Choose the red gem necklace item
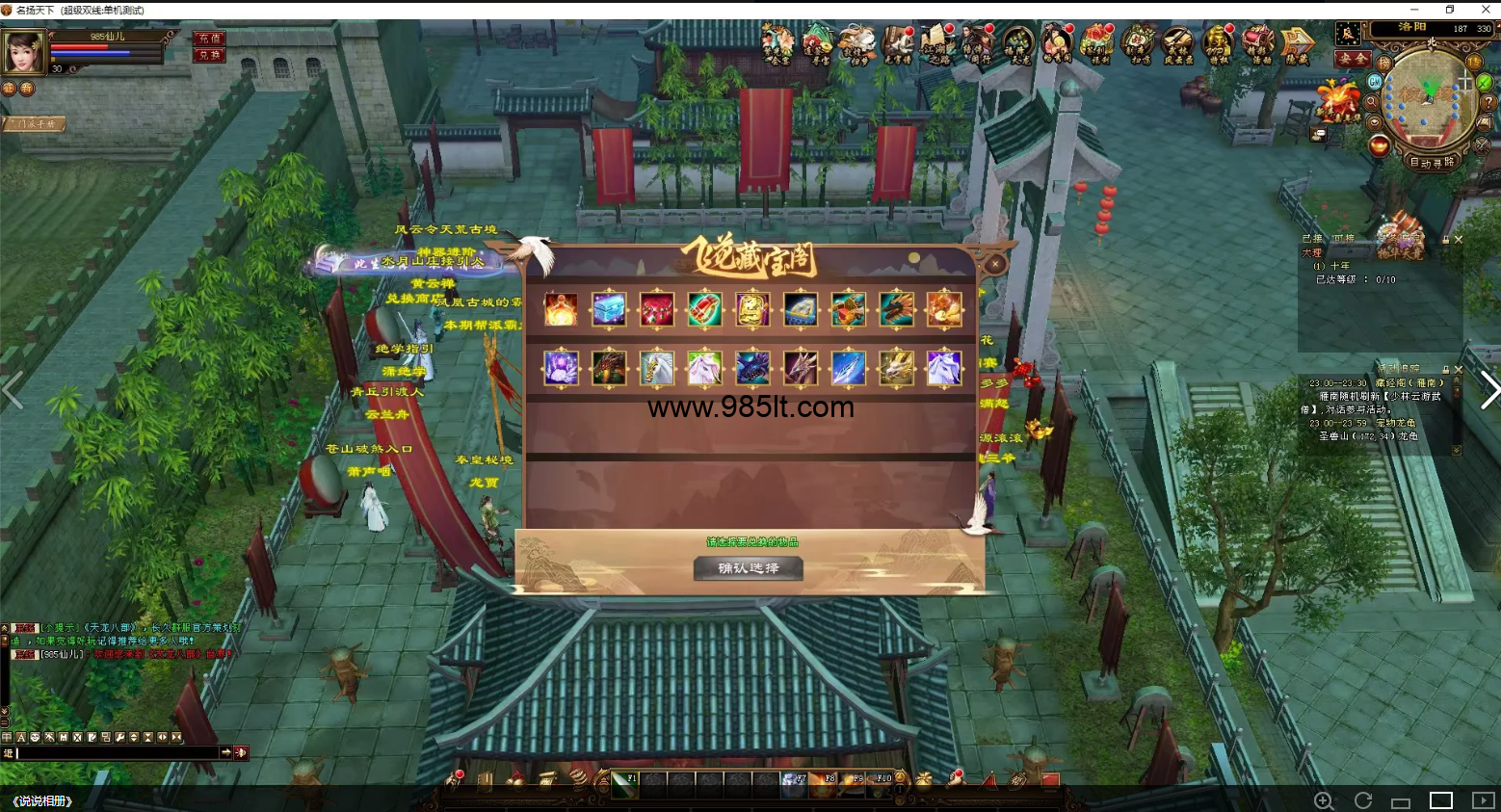Image resolution: width=1501 pixels, height=812 pixels. (x=657, y=309)
